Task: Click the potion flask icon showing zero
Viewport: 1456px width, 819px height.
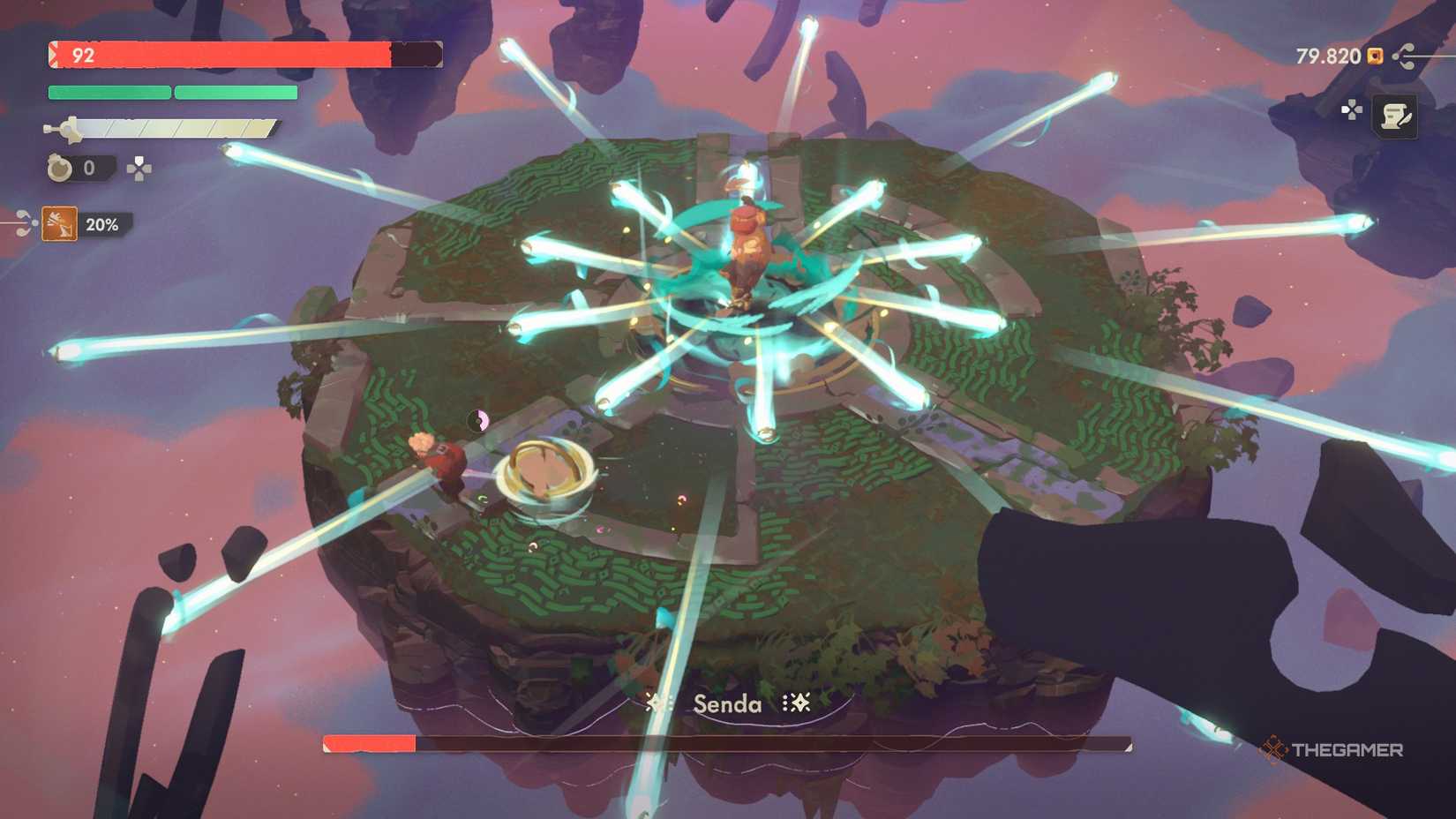Action: [57, 168]
